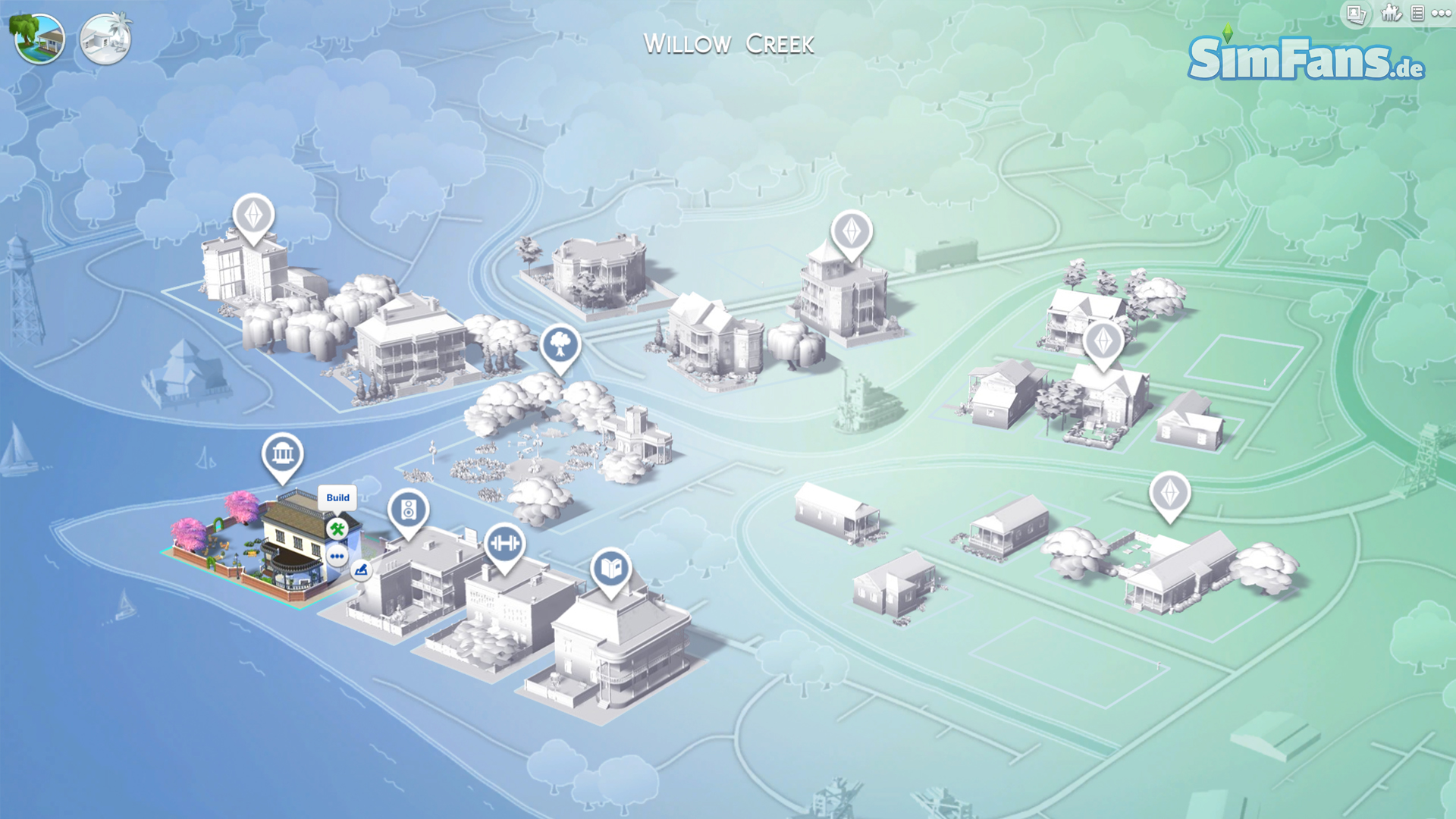Viewport: 1456px width, 819px height.
Task: Select the park tree map marker
Action: pyautogui.click(x=560, y=346)
